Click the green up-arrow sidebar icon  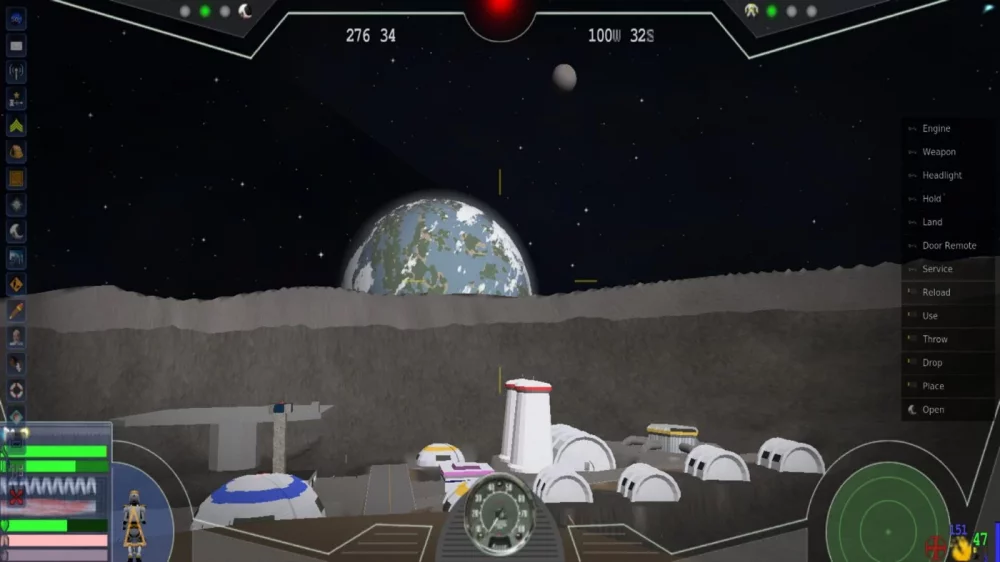tap(16, 126)
